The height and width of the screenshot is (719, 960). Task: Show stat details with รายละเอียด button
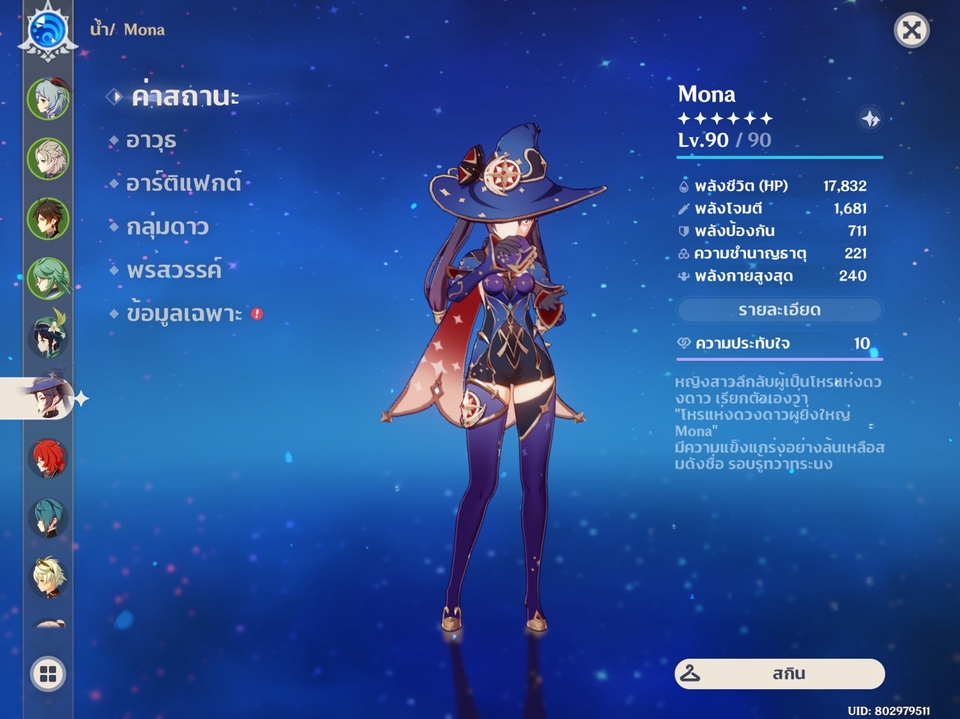780,310
